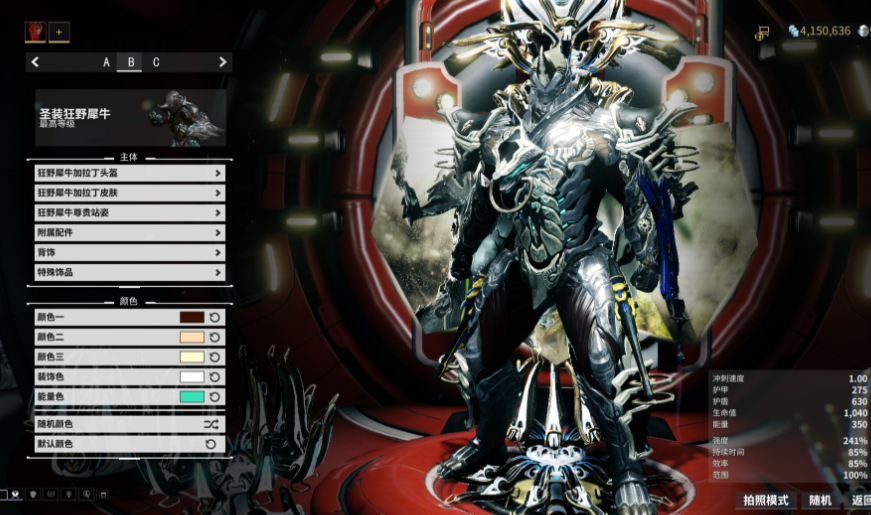Screen dimensions: 871x515
Task: Open the 特殊饰品 auxiliary menu
Action: (x=129, y=272)
